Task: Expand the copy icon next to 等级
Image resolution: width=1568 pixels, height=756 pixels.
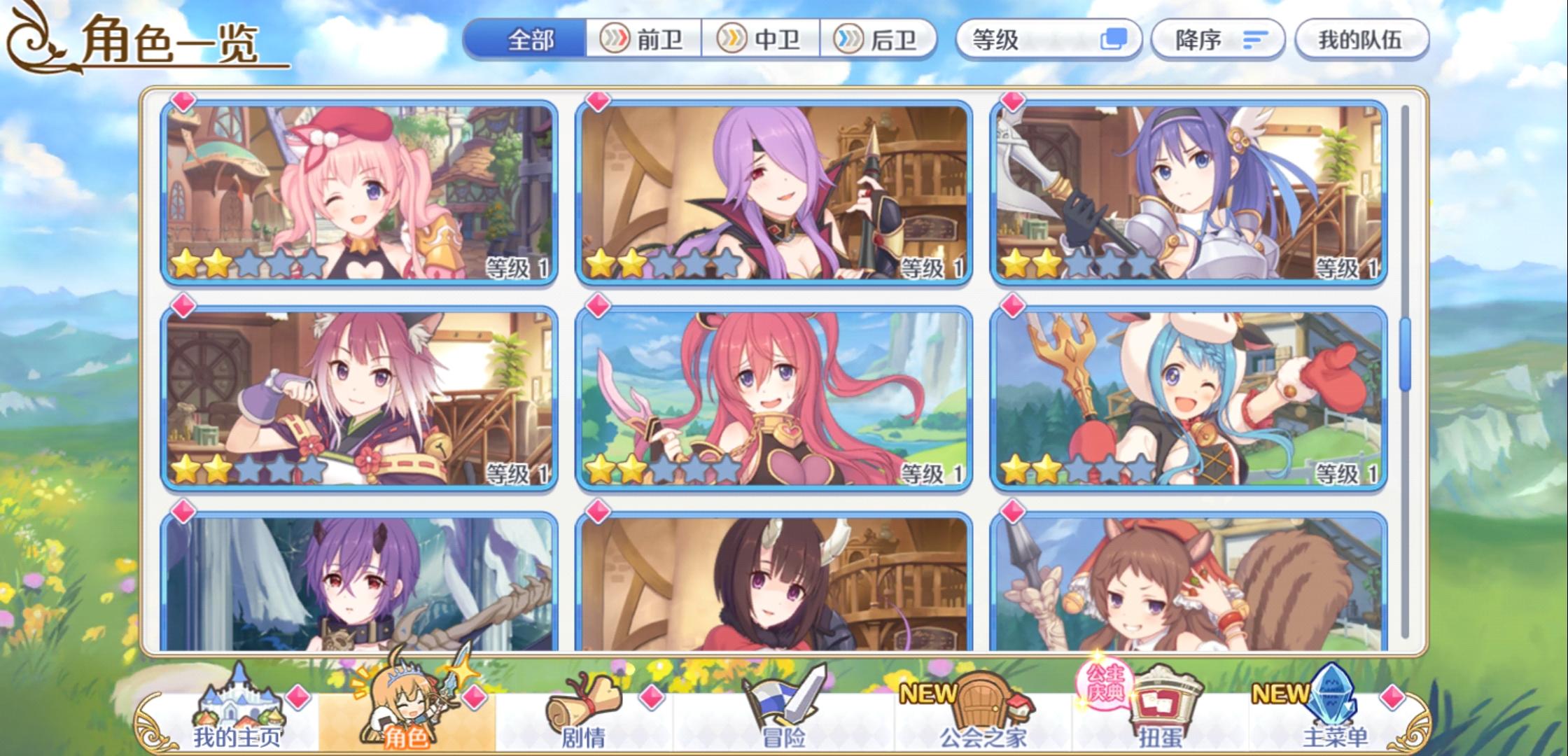Action: [x=1119, y=41]
